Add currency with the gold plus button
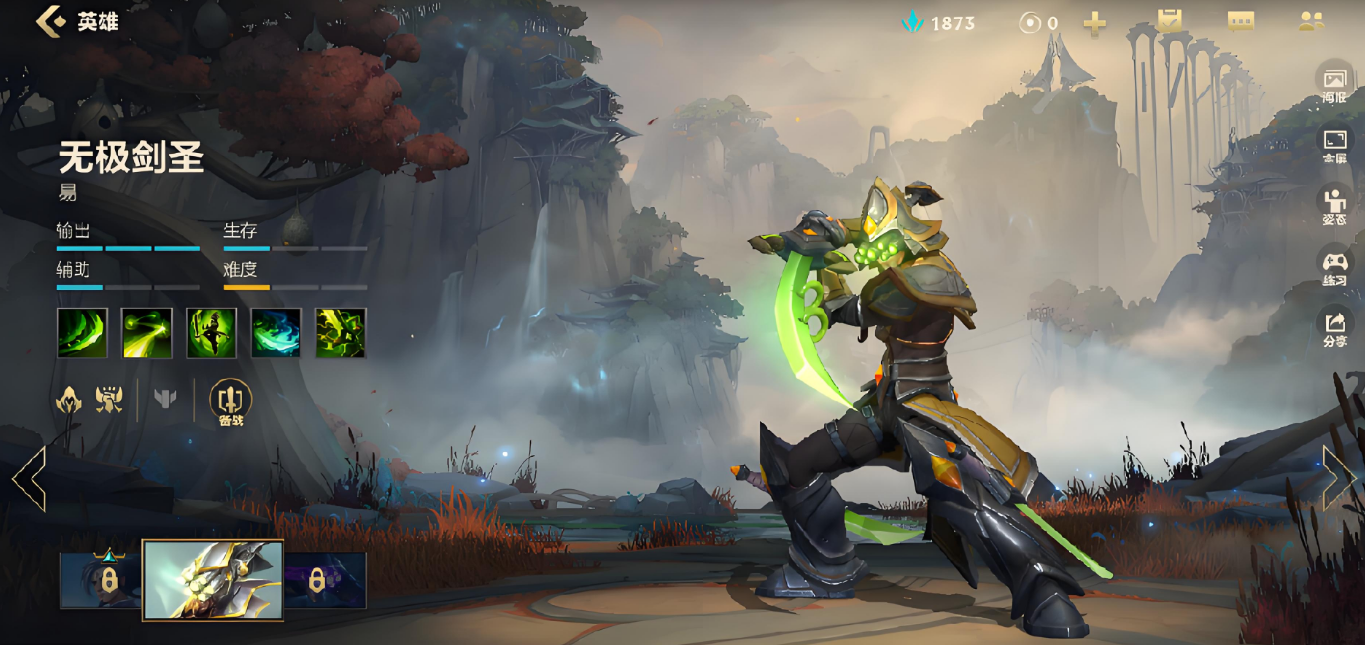The width and height of the screenshot is (1365, 645). point(1095,23)
